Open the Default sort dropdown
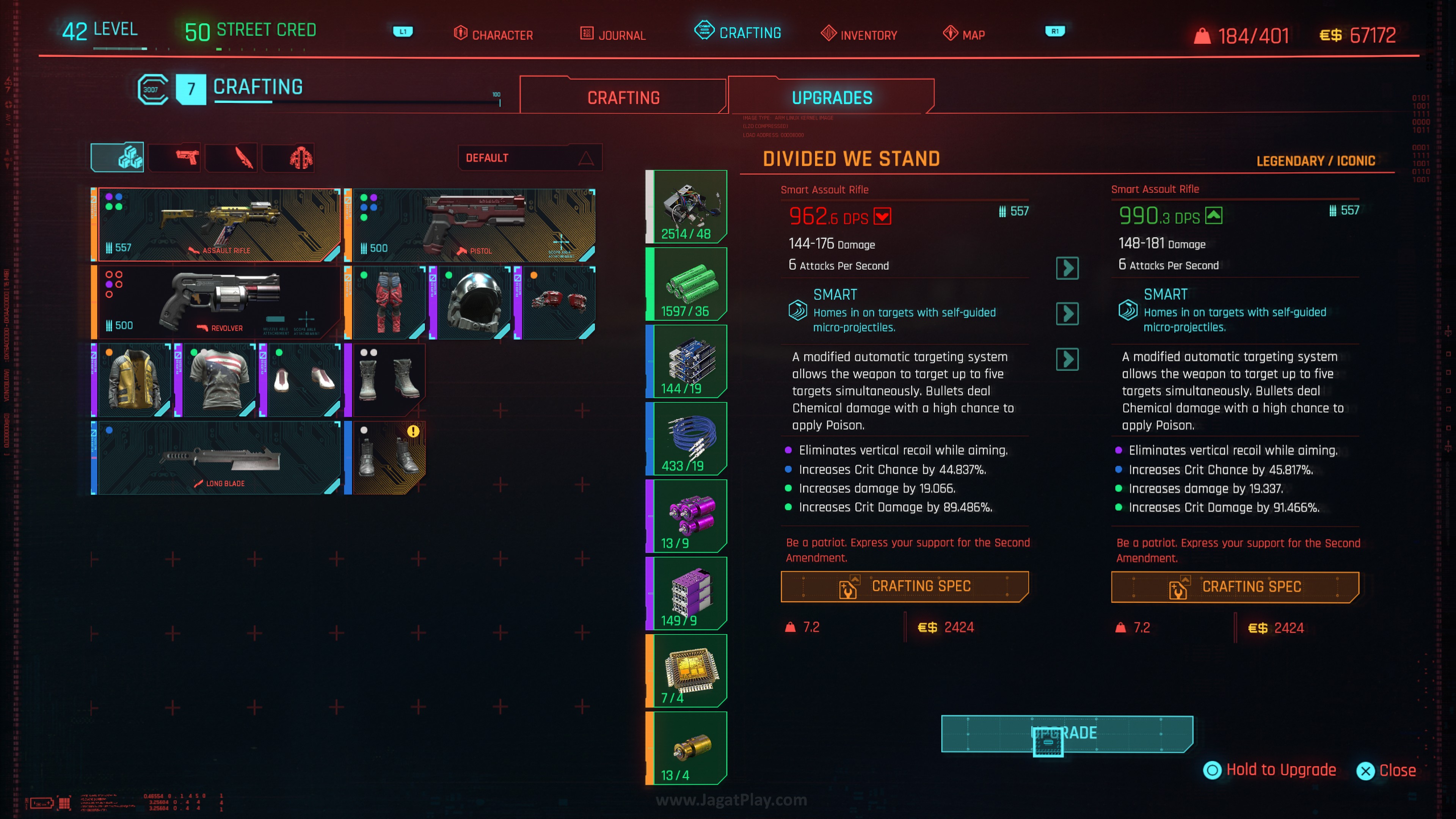The height and width of the screenshot is (819, 1456). (530, 158)
